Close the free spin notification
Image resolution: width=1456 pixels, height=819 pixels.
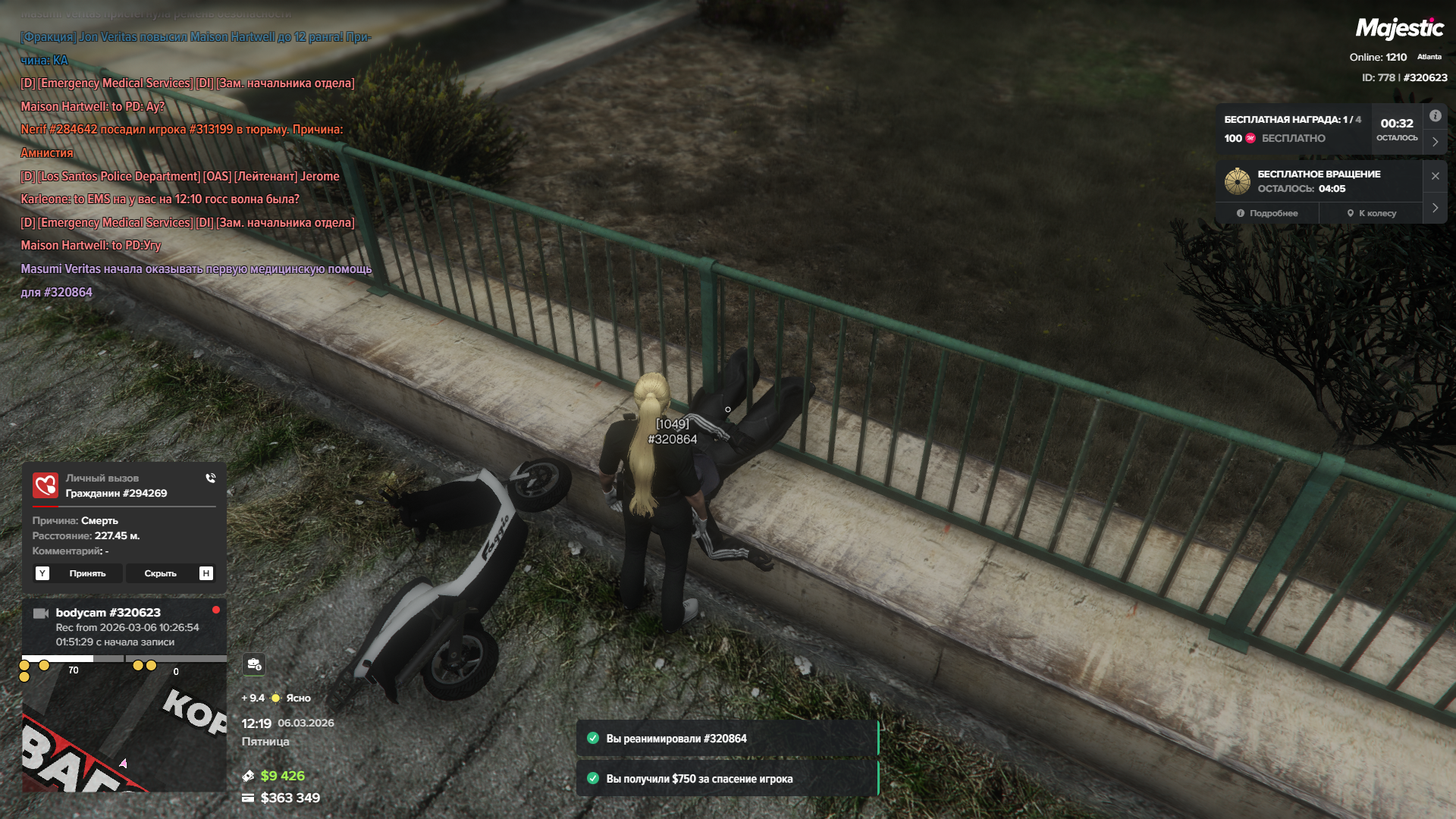point(1435,176)
